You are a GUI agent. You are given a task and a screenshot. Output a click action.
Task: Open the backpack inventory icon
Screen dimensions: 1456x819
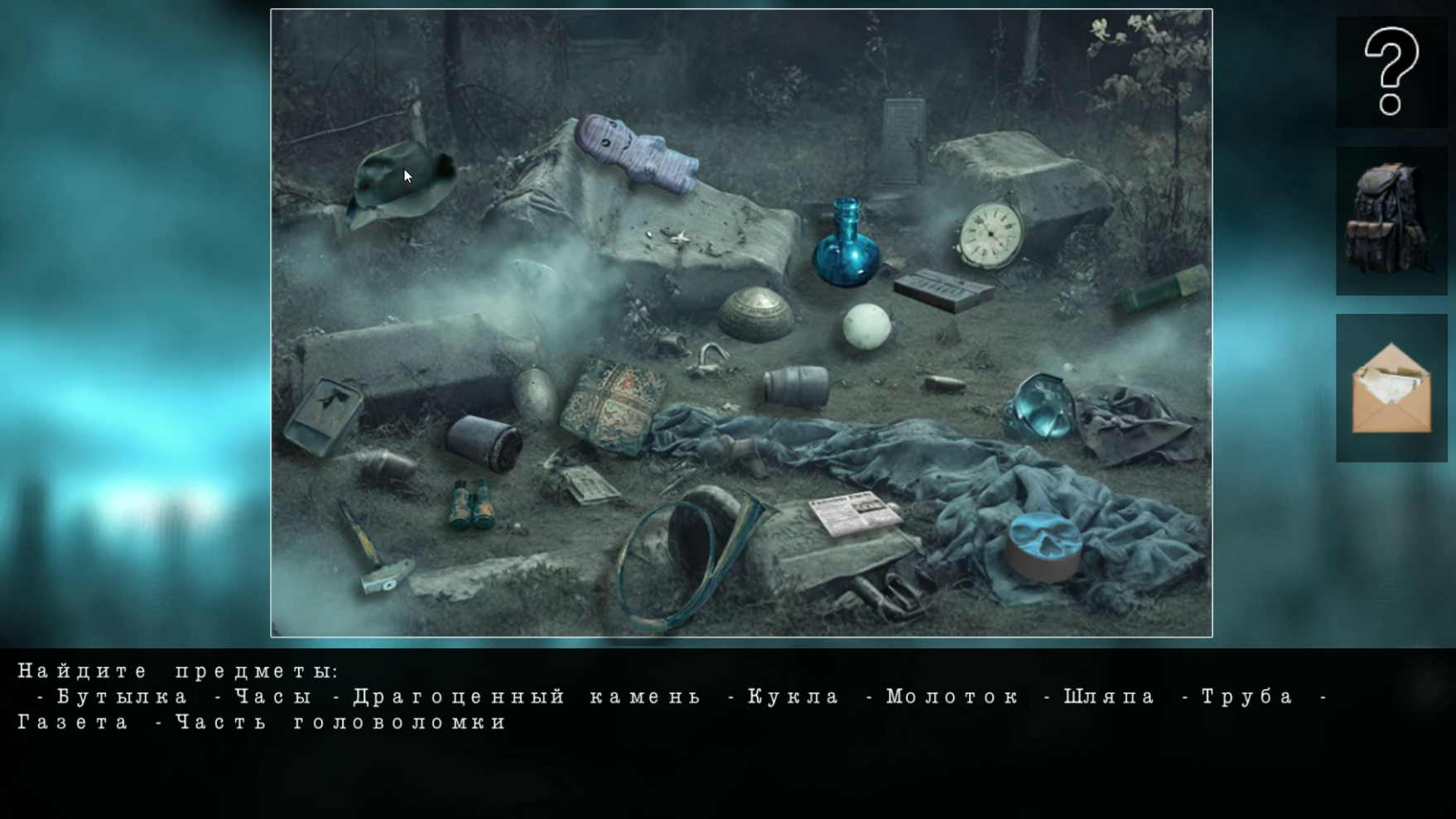(1390, 219)
